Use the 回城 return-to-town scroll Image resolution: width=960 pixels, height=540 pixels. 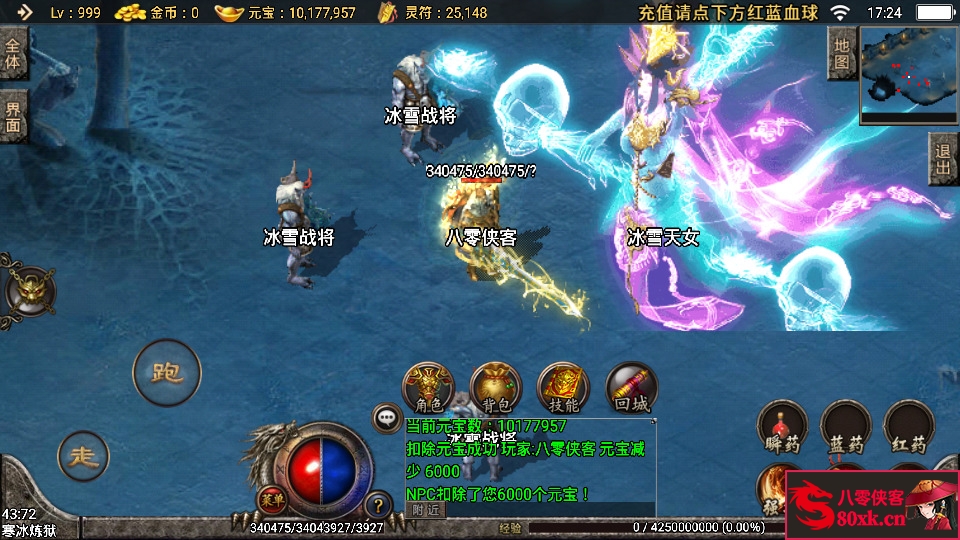(x=632, y=388)
